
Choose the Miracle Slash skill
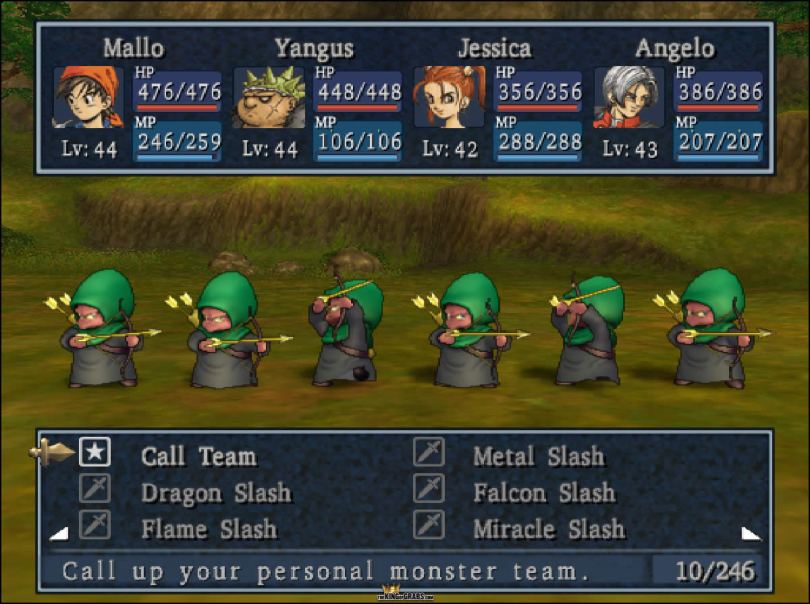coord(548,528)
